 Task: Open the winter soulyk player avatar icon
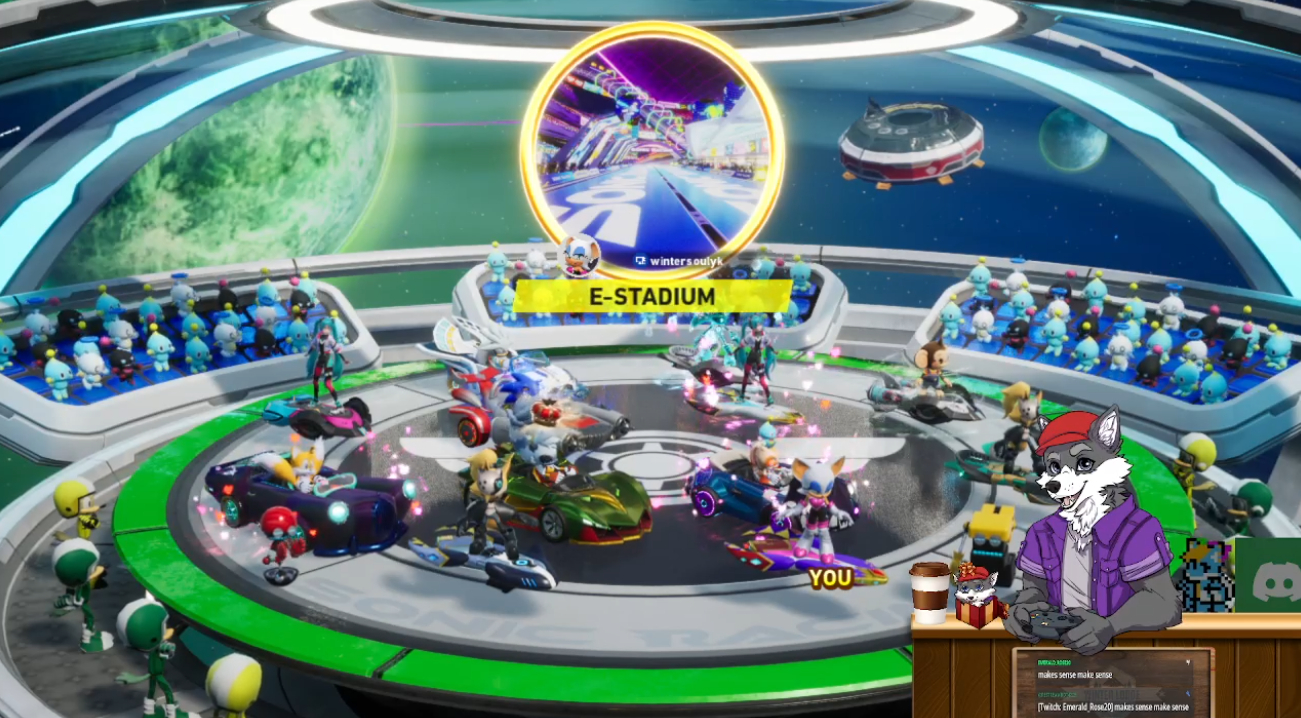click(578, 255)
